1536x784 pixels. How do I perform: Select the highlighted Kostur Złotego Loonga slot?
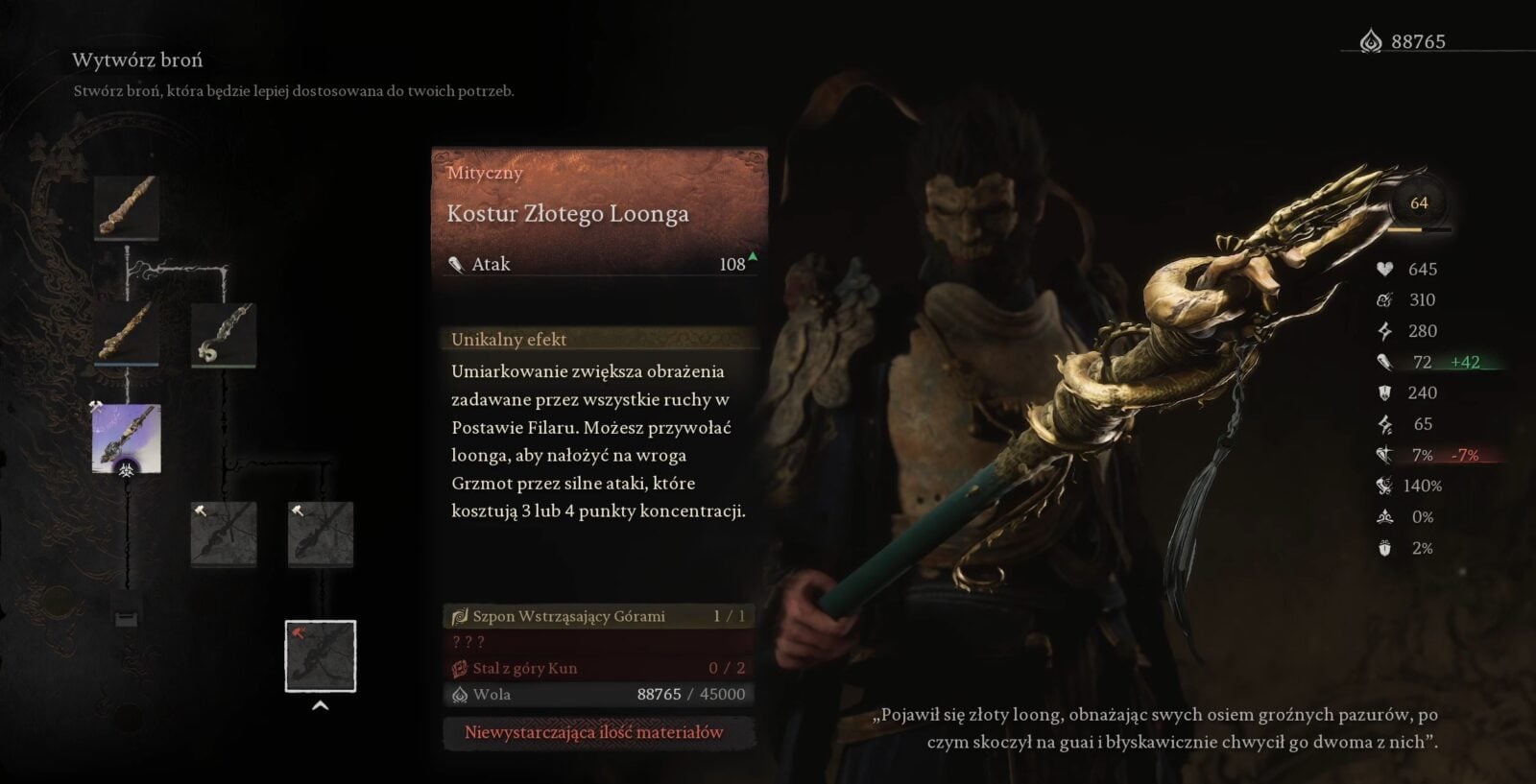(x=321, y=656)
